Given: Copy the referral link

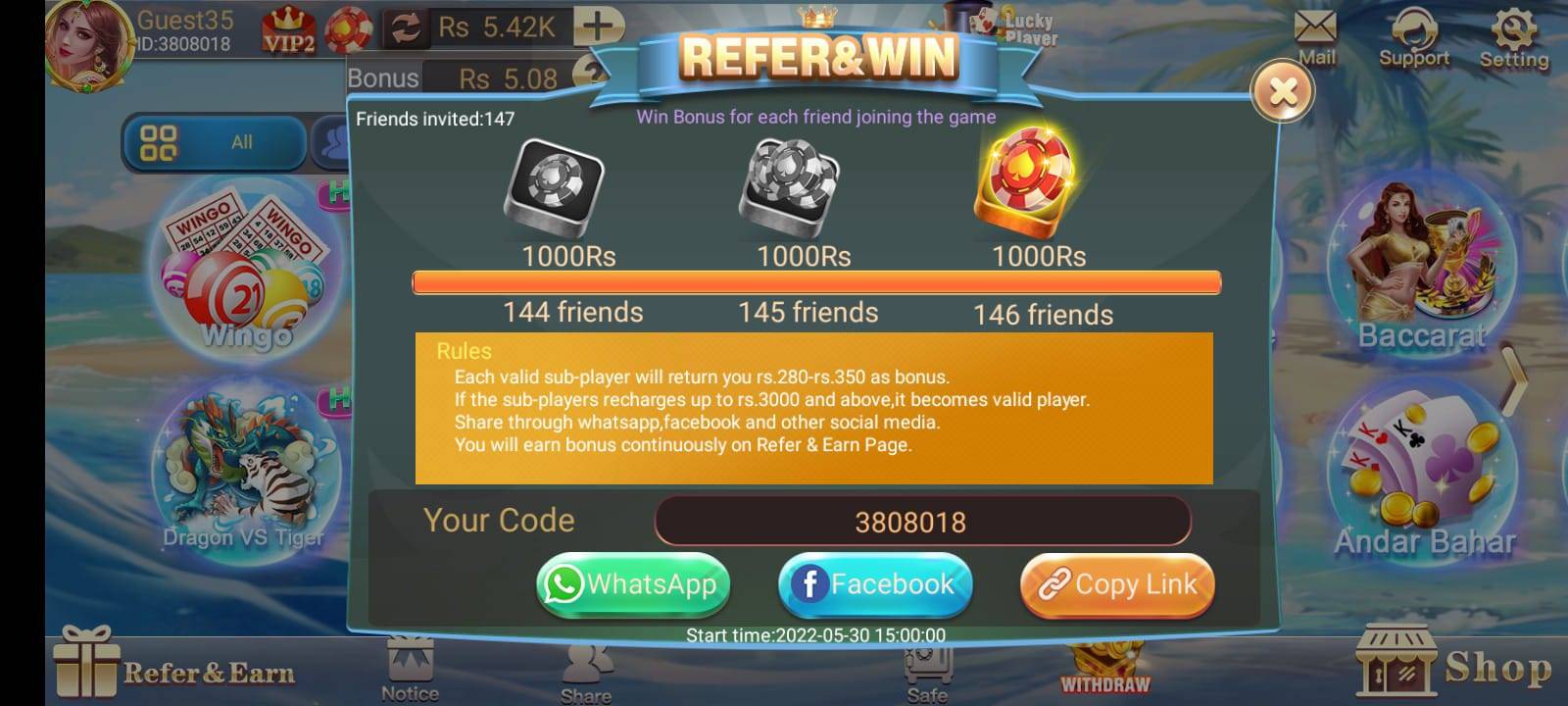Looking at the screenshot, I should (1117, 584).
